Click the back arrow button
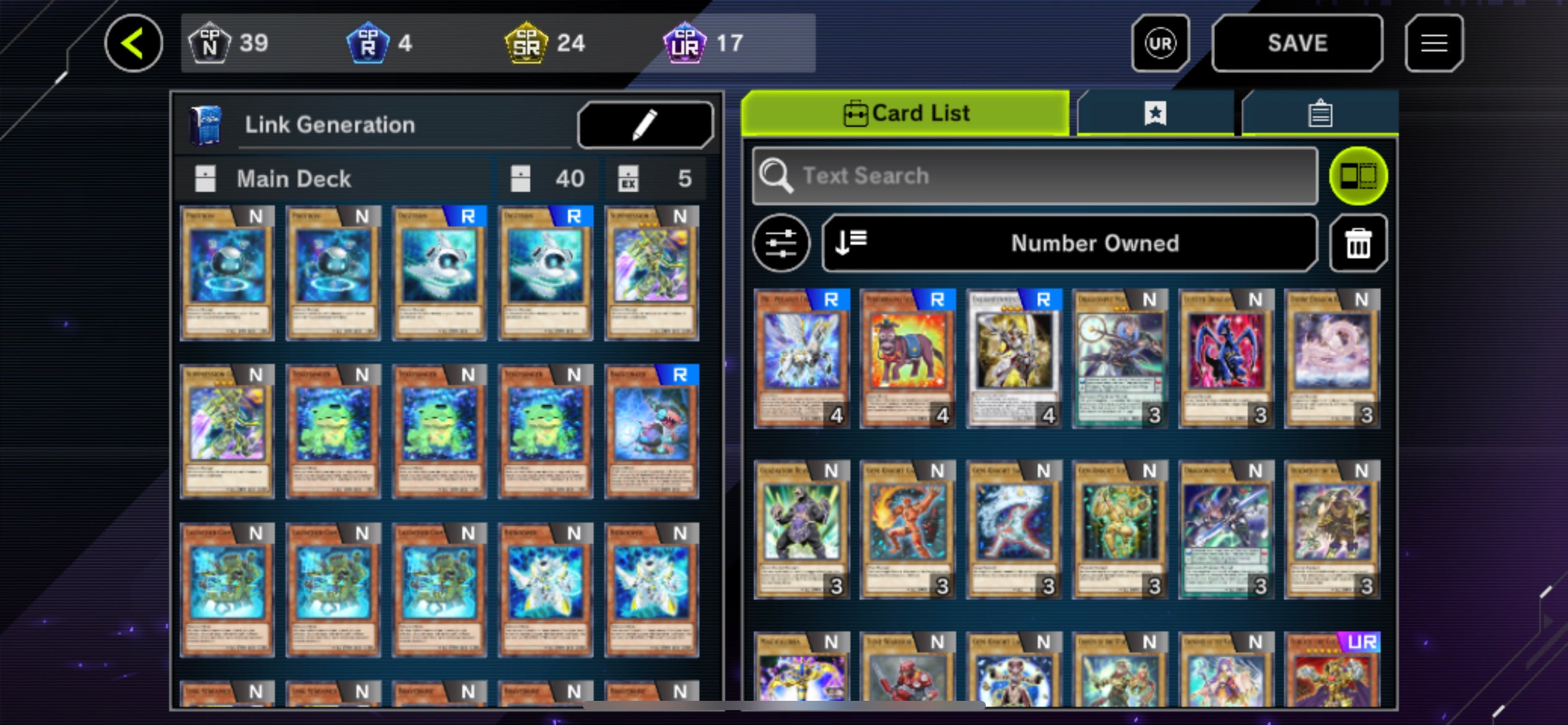 point(135,42)
